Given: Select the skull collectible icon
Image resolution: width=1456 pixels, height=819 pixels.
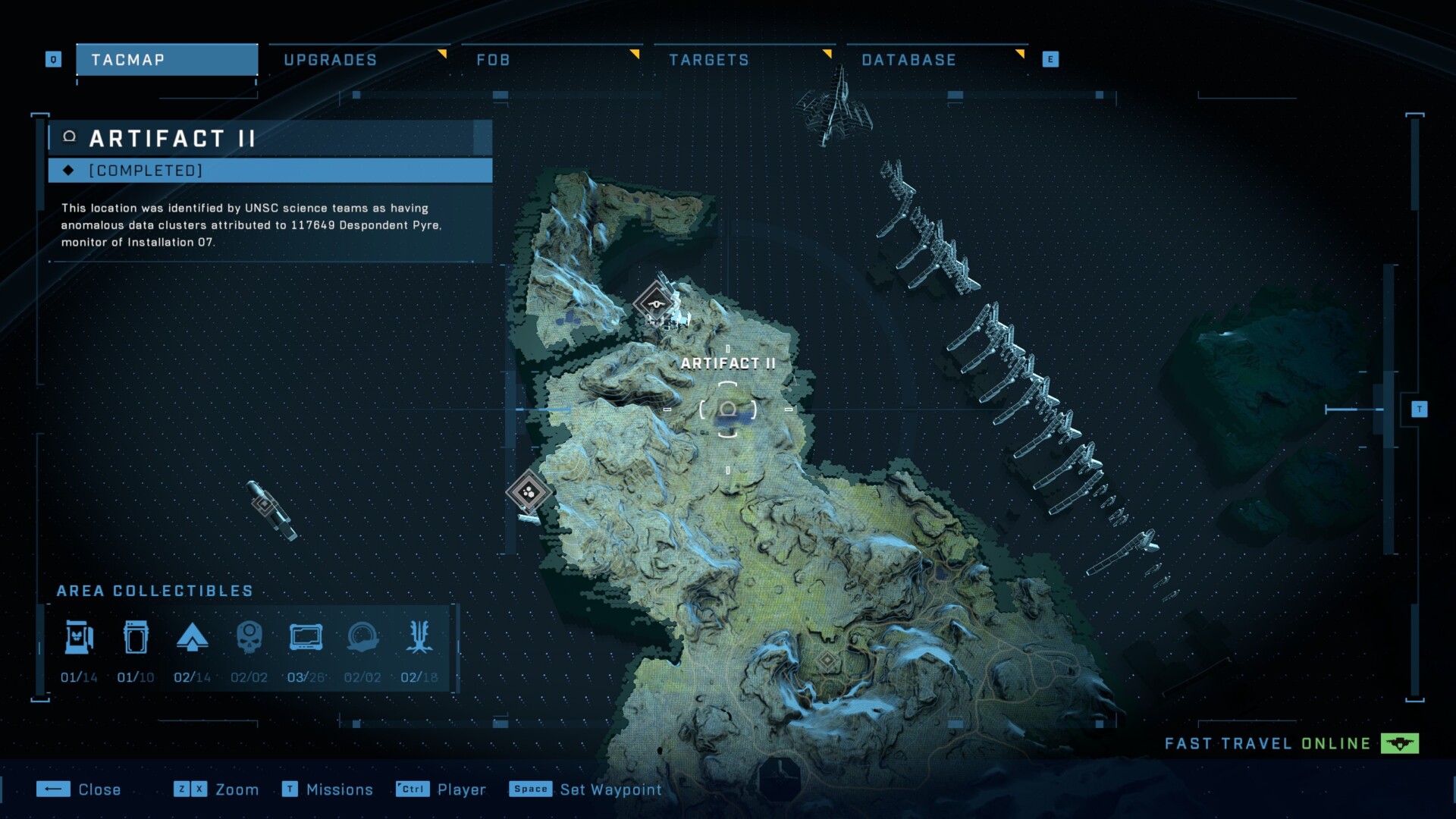Looking at the screenshot, I should click(x=249, y=638).
